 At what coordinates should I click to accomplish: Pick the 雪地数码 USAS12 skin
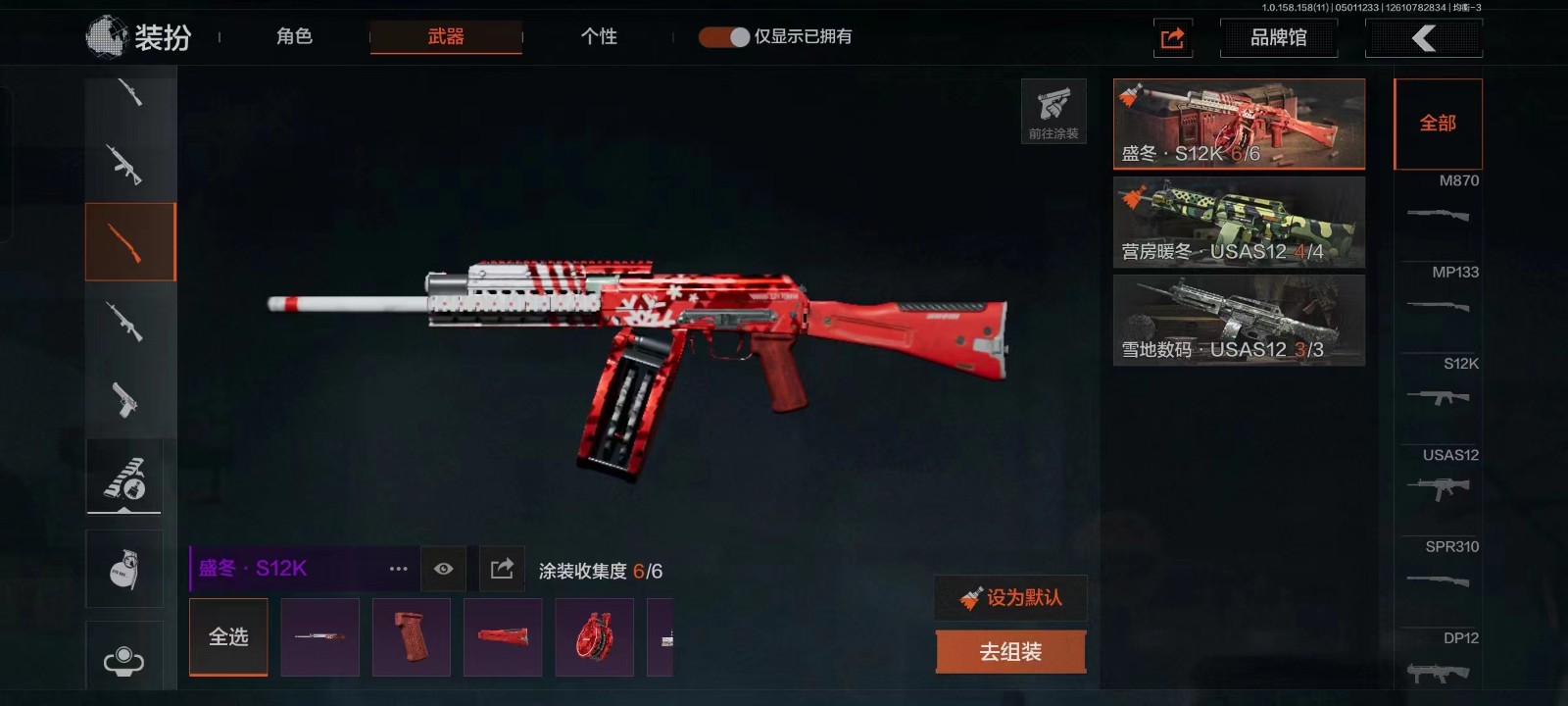pyautogui.click(x=1239, y=321)
